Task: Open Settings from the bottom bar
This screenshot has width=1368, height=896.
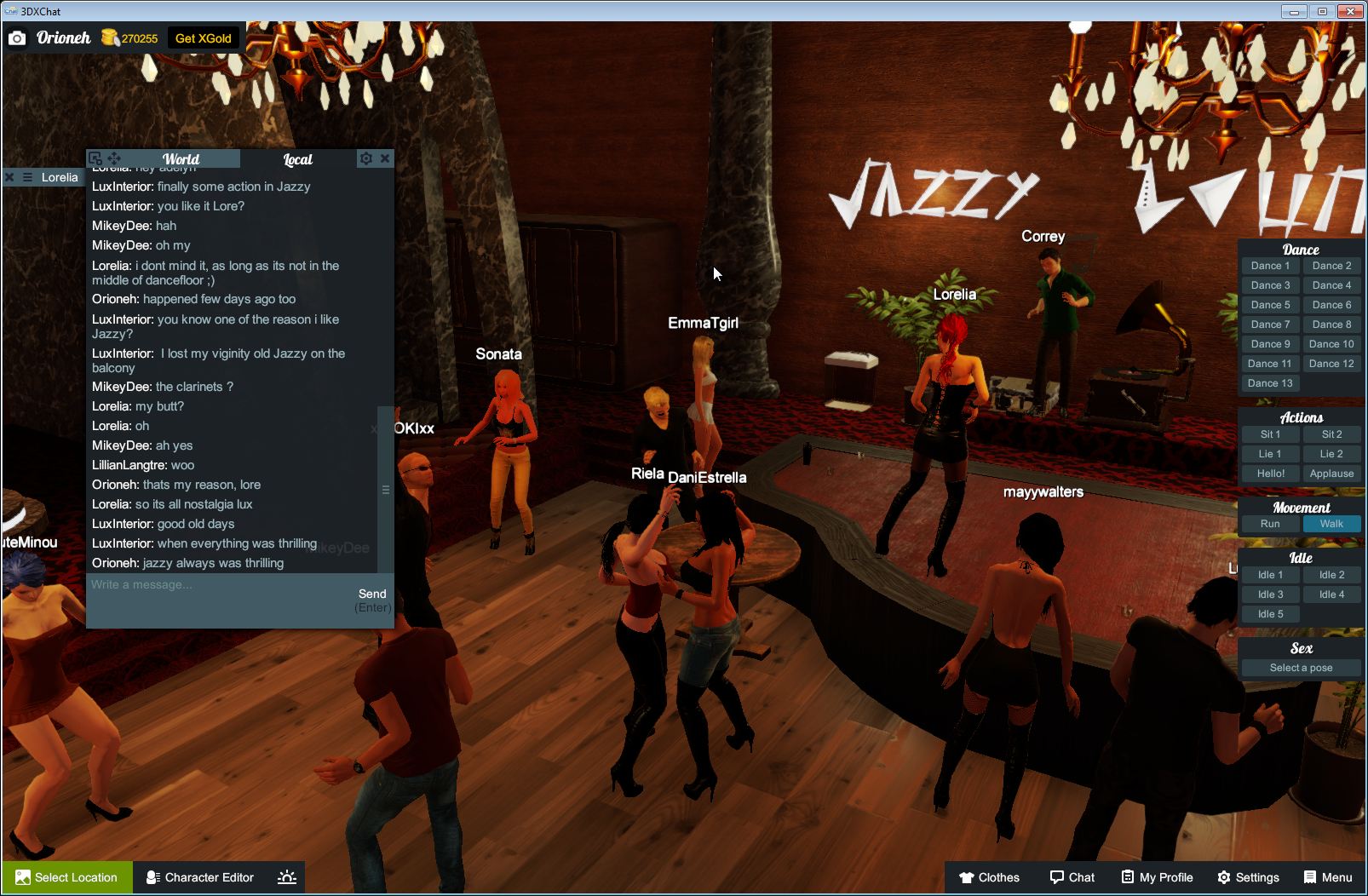Action: 1250,877
